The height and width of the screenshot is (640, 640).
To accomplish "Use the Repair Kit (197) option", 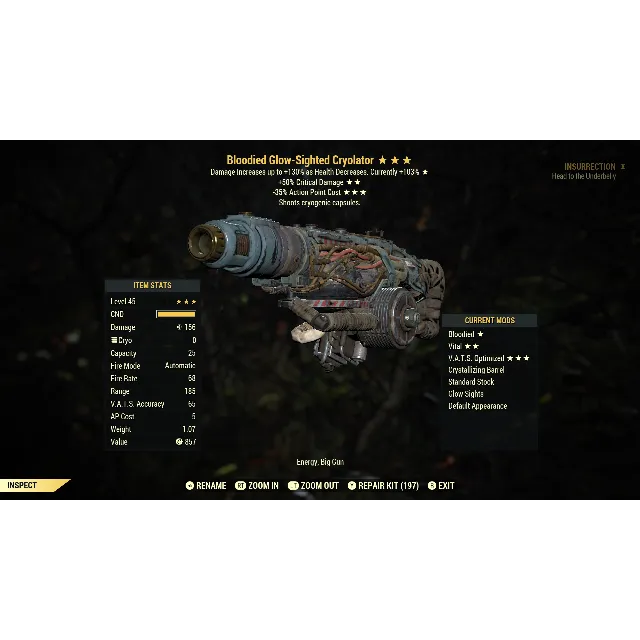I will (x=384, y=486).
